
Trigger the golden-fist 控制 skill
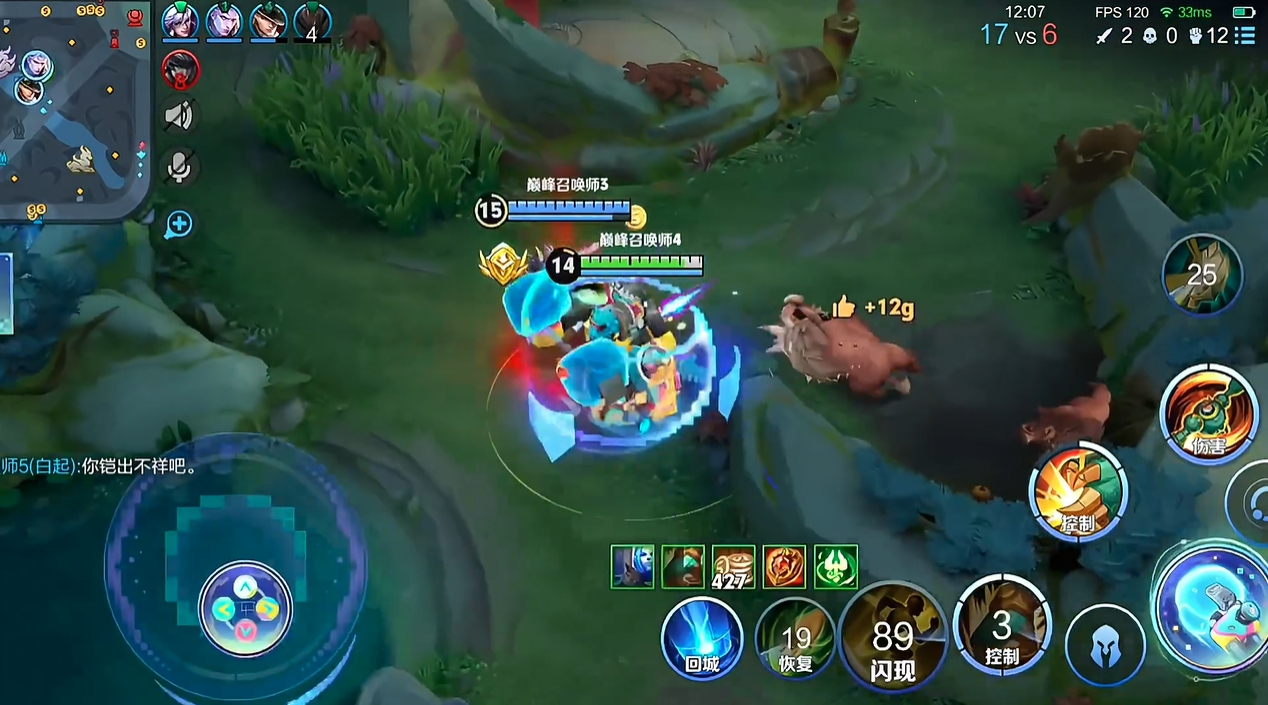1078,492
